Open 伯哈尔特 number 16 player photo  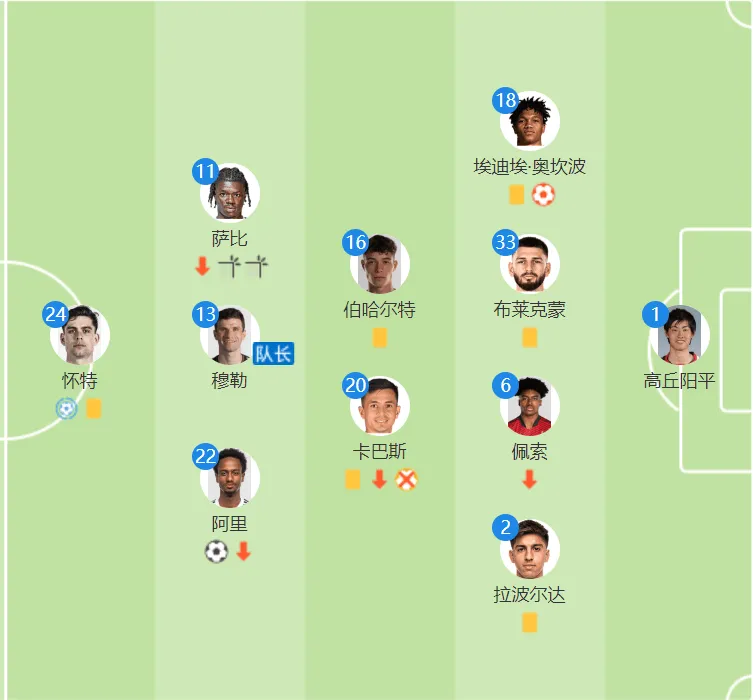pos(380,265)
